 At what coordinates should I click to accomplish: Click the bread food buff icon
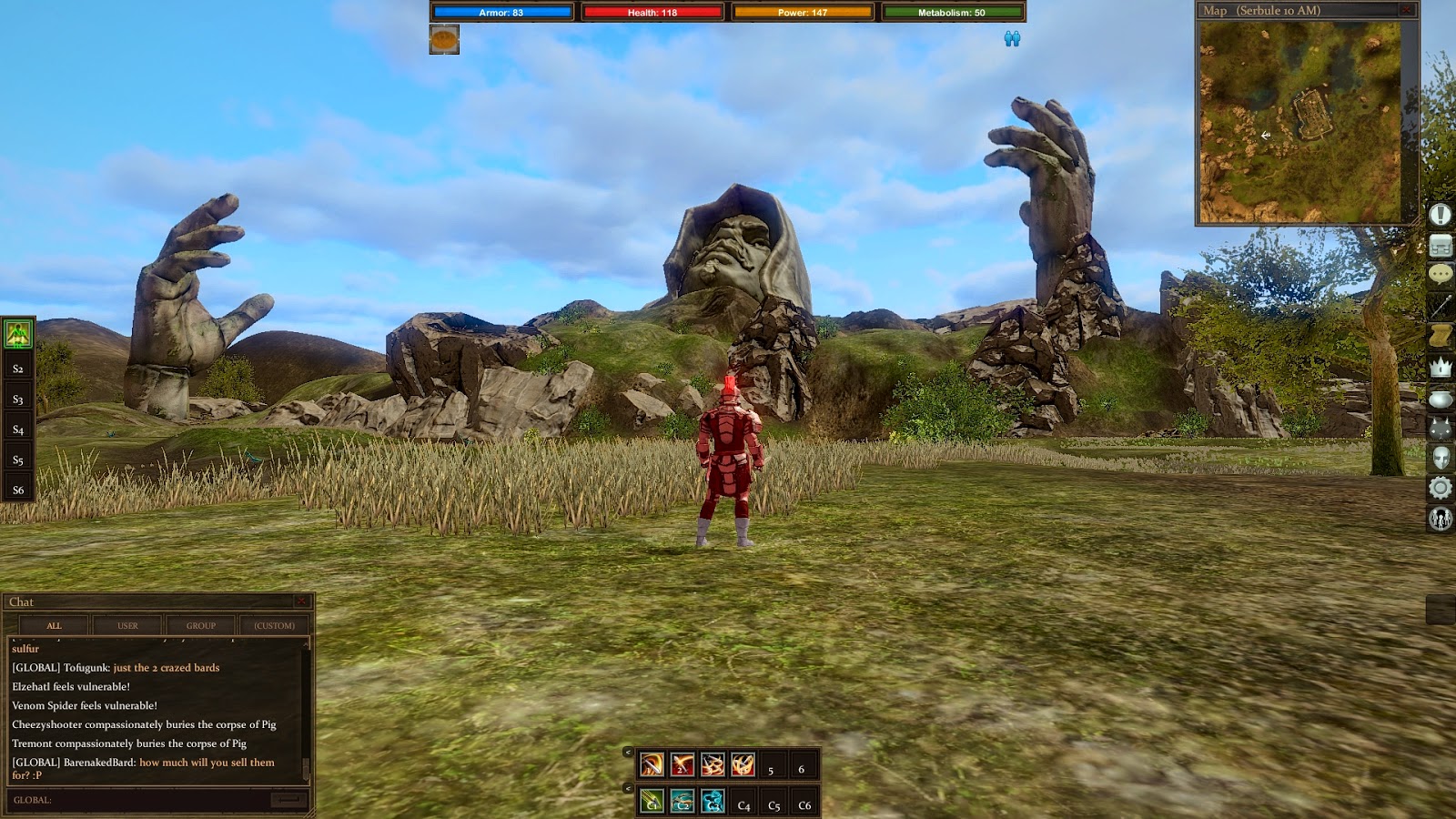[x=444, y=39]
